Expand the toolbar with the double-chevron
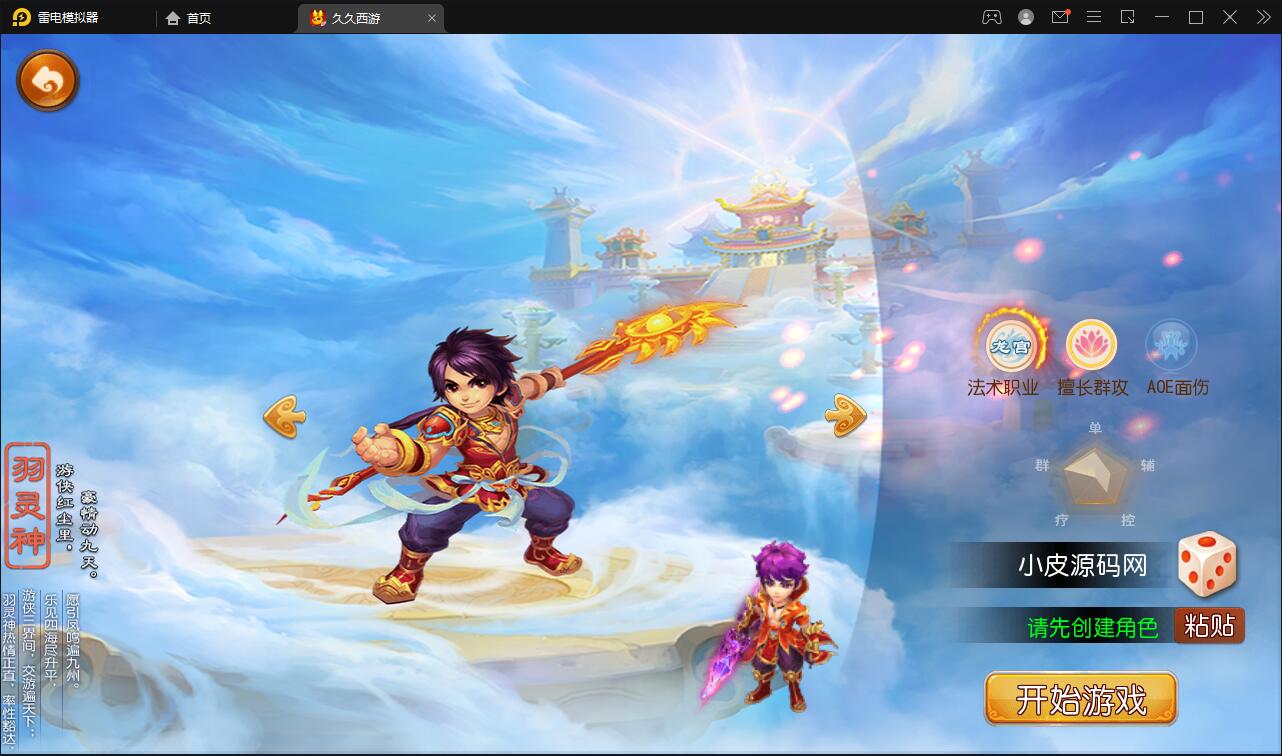 pos(1262,17)
